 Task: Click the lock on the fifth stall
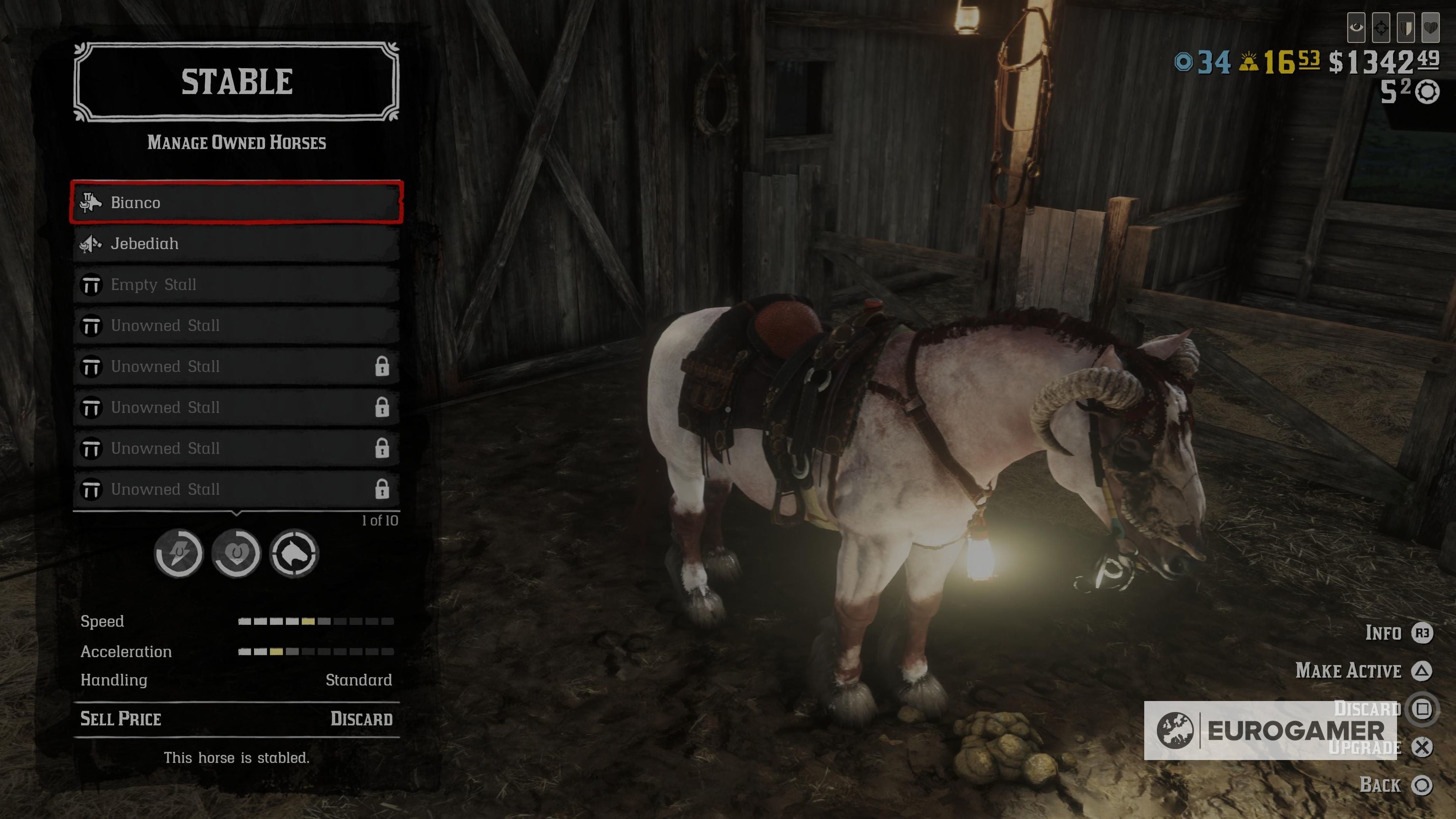pos(384,367)
